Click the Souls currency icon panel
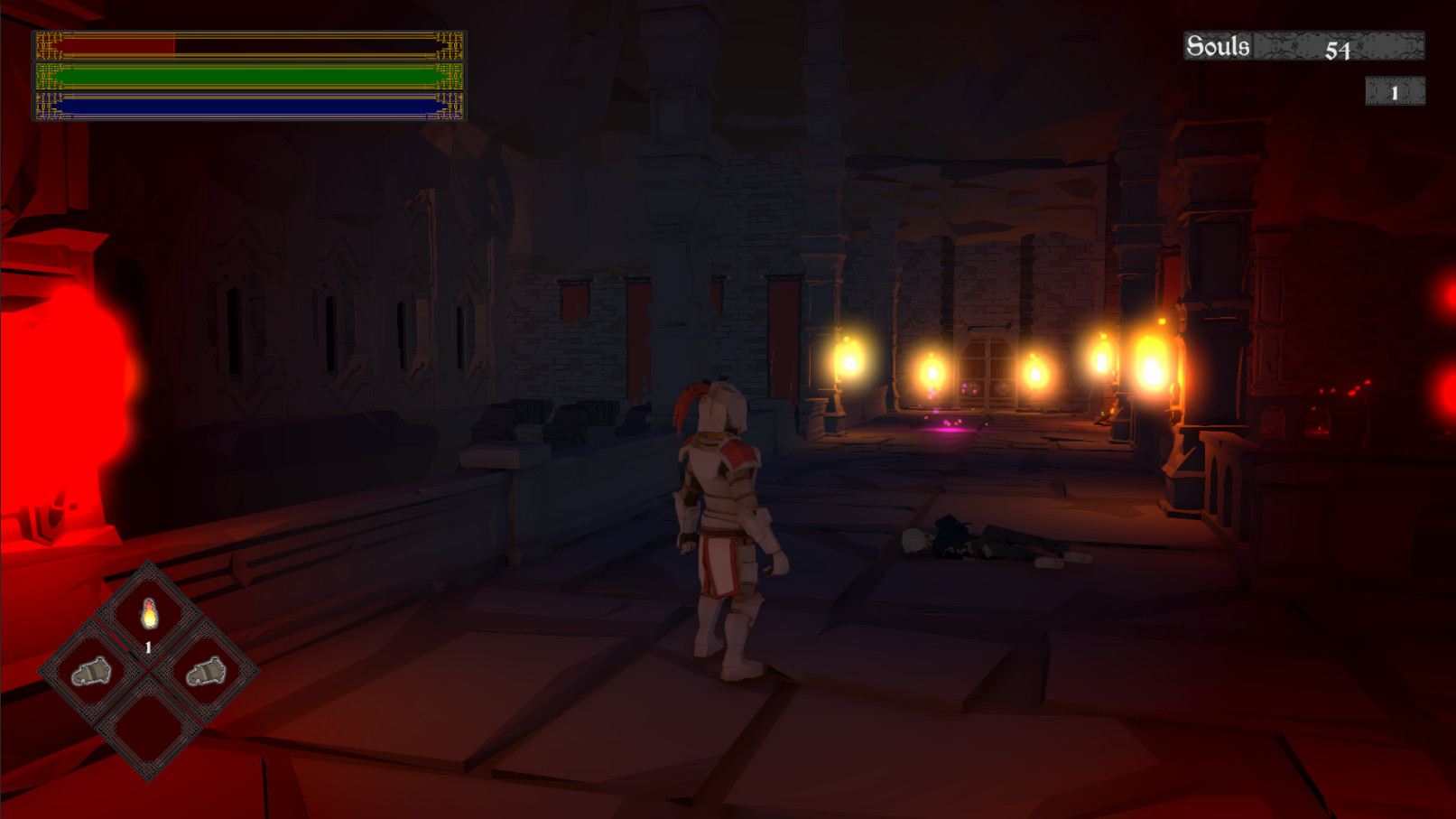Image resolution: width=1456 pixels, height=819 pixels. point(1303,44)
